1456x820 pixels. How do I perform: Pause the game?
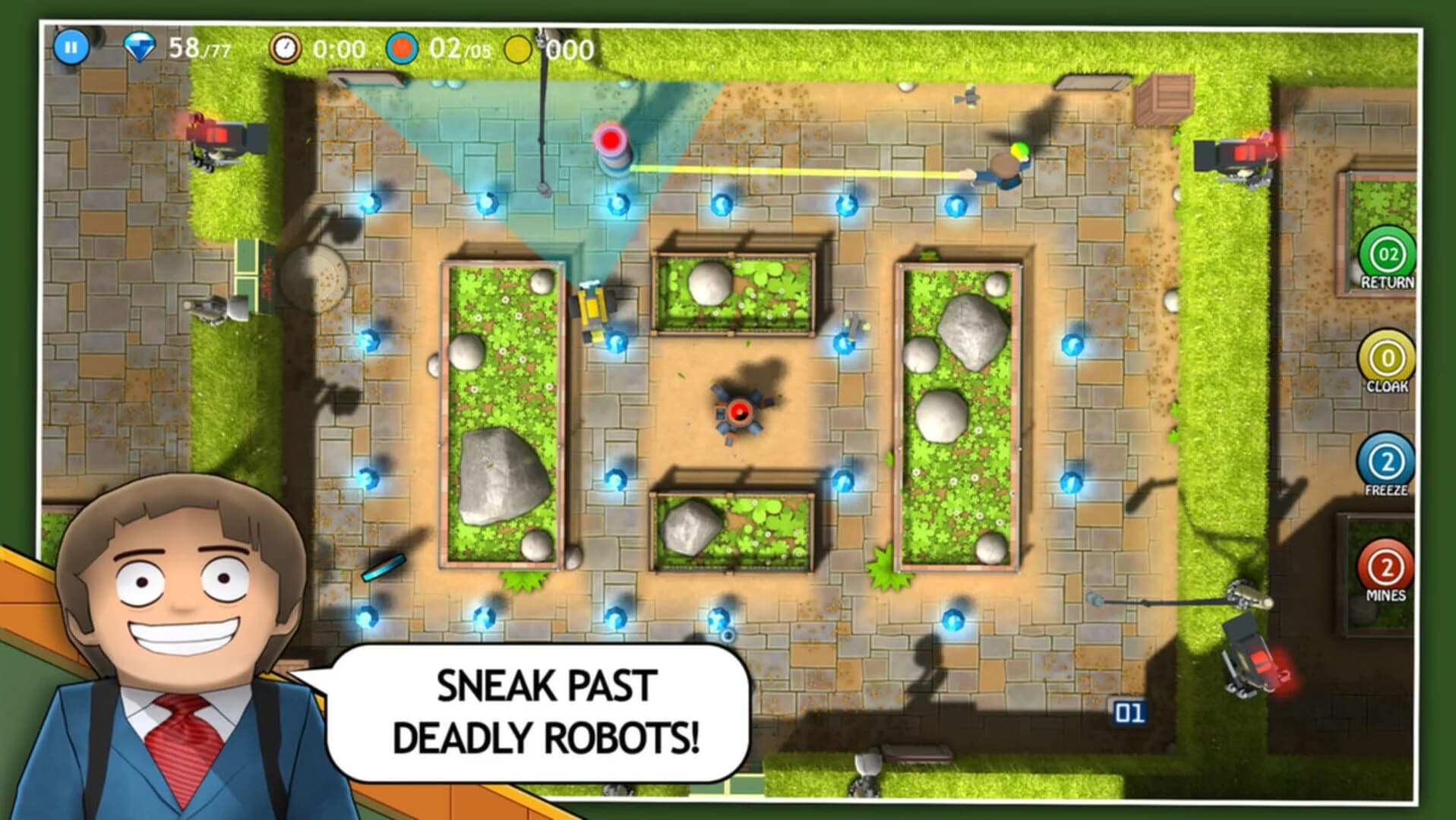pyautogui.click(x=71, y=47)
